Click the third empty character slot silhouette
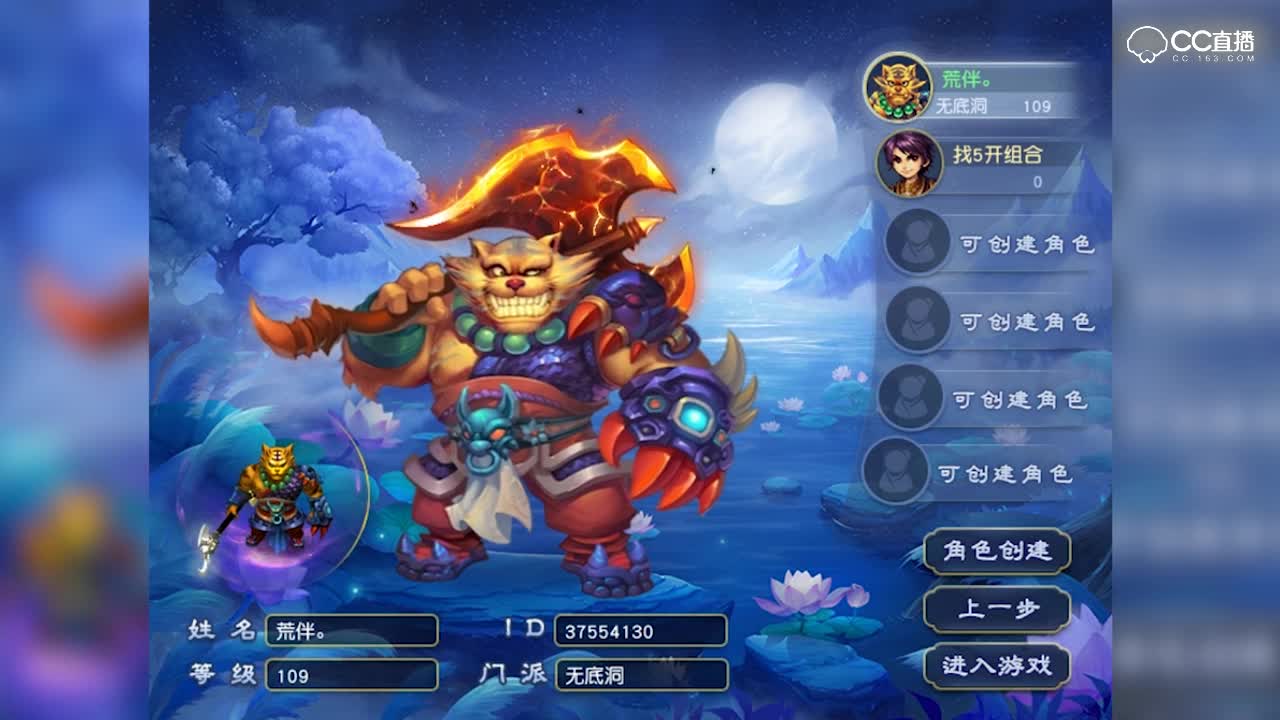 (x=912, y=395)
